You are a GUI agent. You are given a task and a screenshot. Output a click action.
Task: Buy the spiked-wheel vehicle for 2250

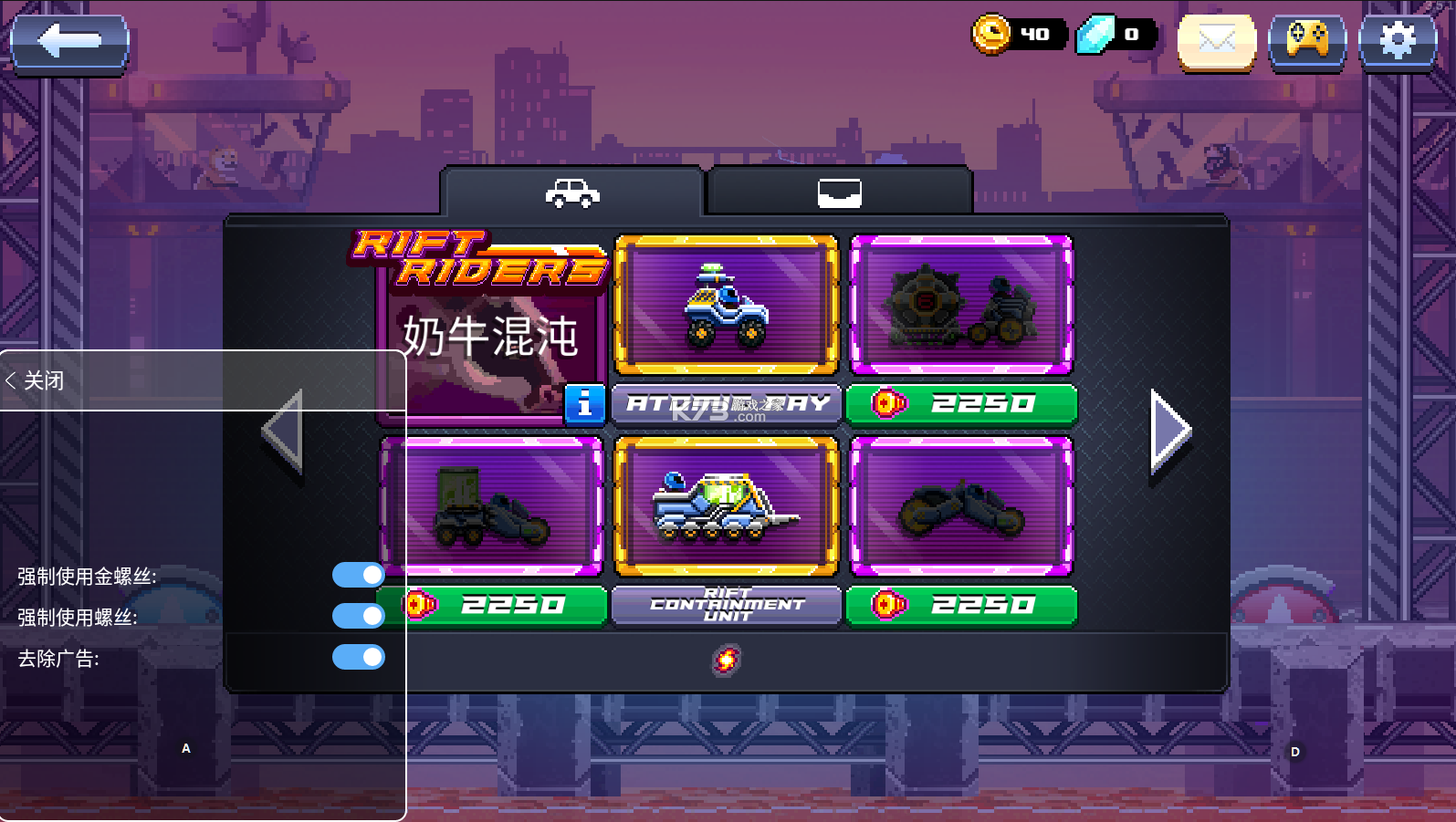pyautogui.click(x=961, y=403)
